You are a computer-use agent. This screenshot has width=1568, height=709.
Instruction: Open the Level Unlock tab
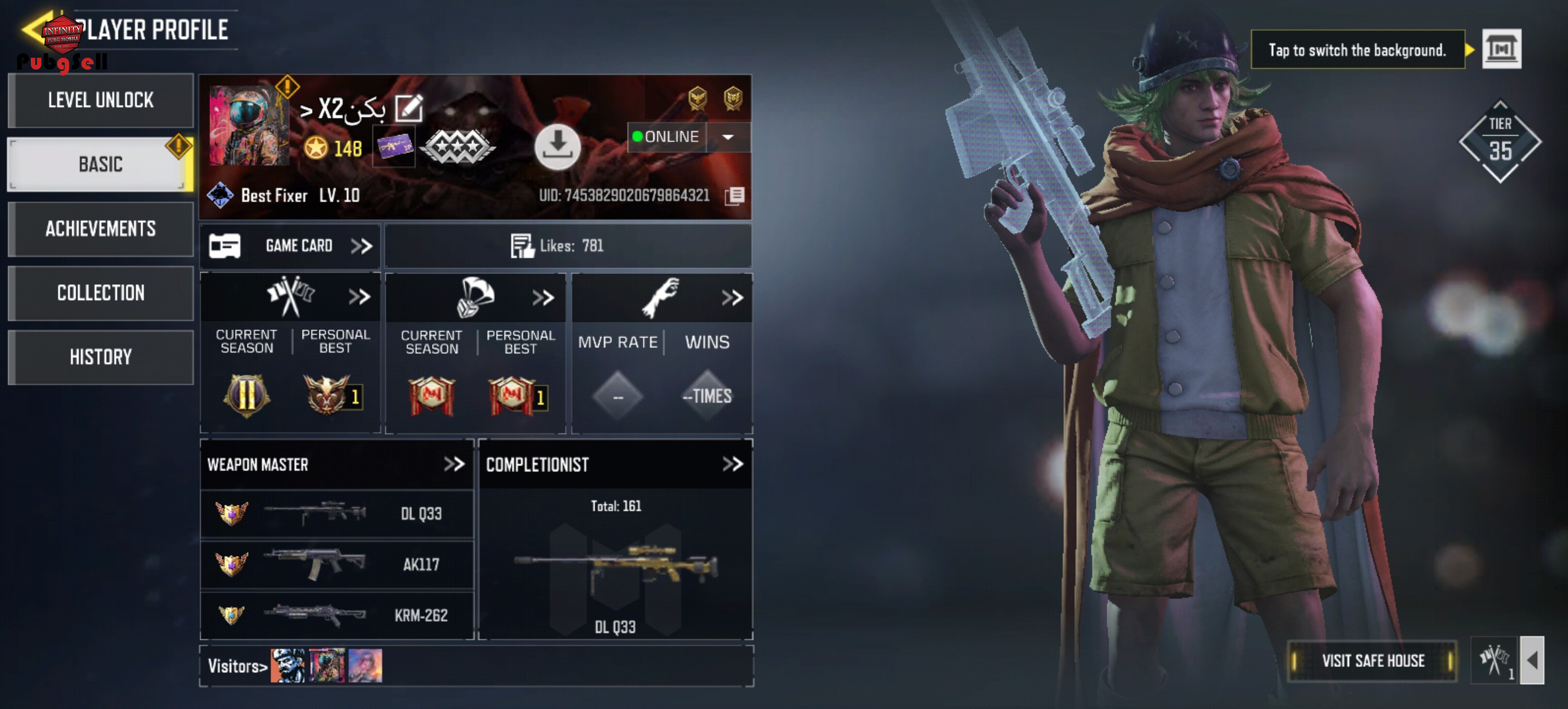[x=101, y=100]
